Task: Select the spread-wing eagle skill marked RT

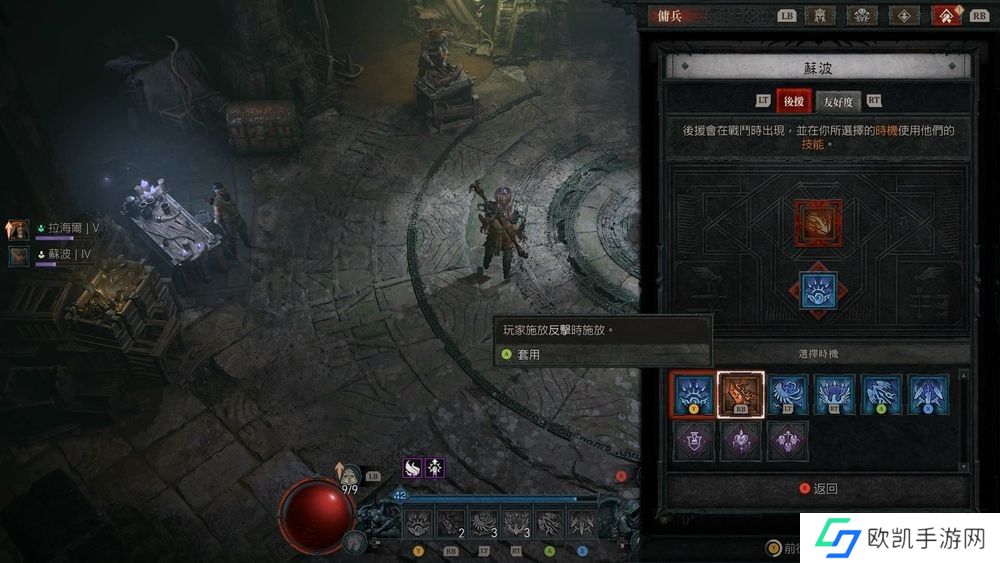Action: [834, 394]
